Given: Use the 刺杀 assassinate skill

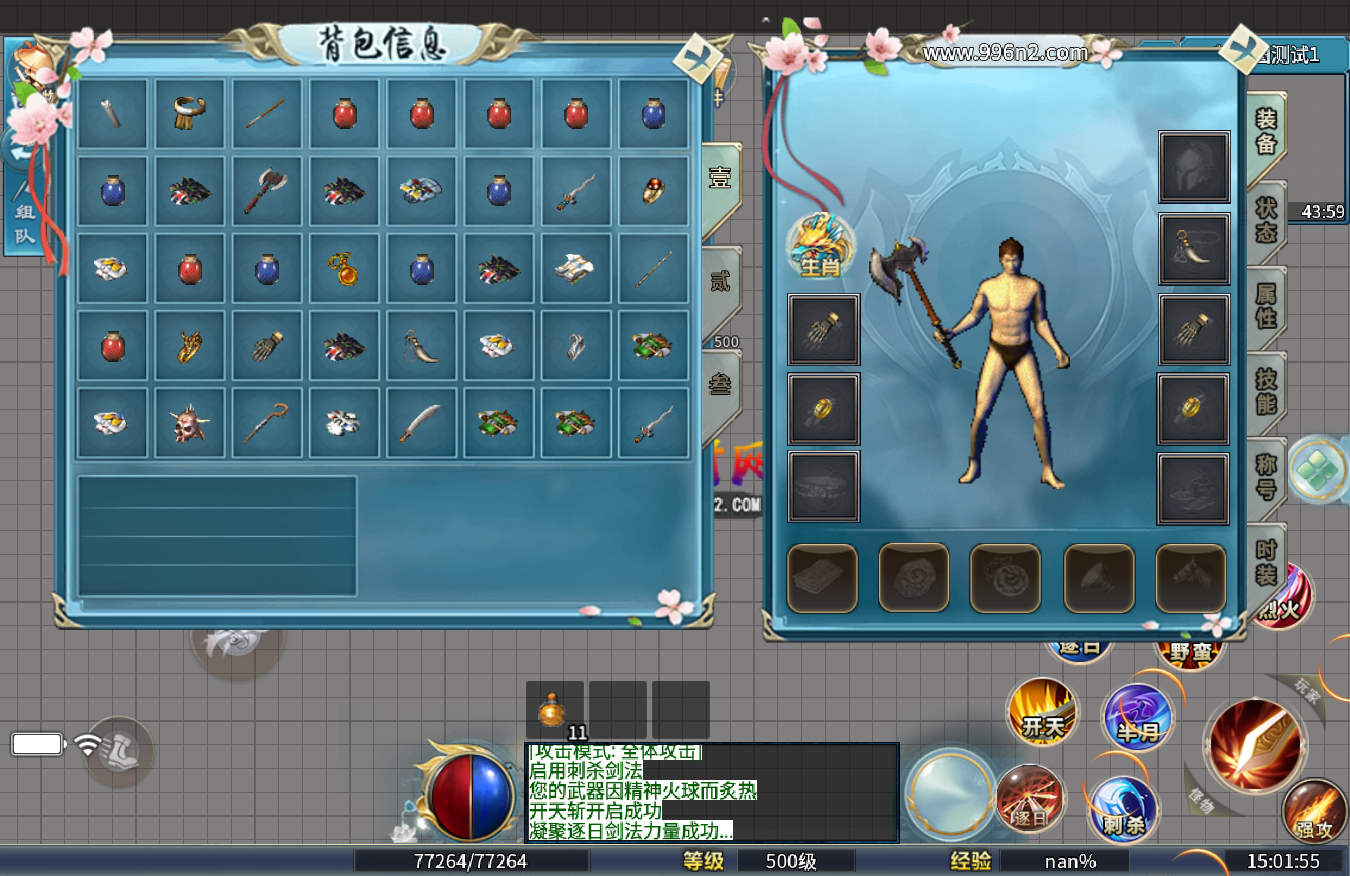Looking at the screenshot, I should pos(1124,808).
